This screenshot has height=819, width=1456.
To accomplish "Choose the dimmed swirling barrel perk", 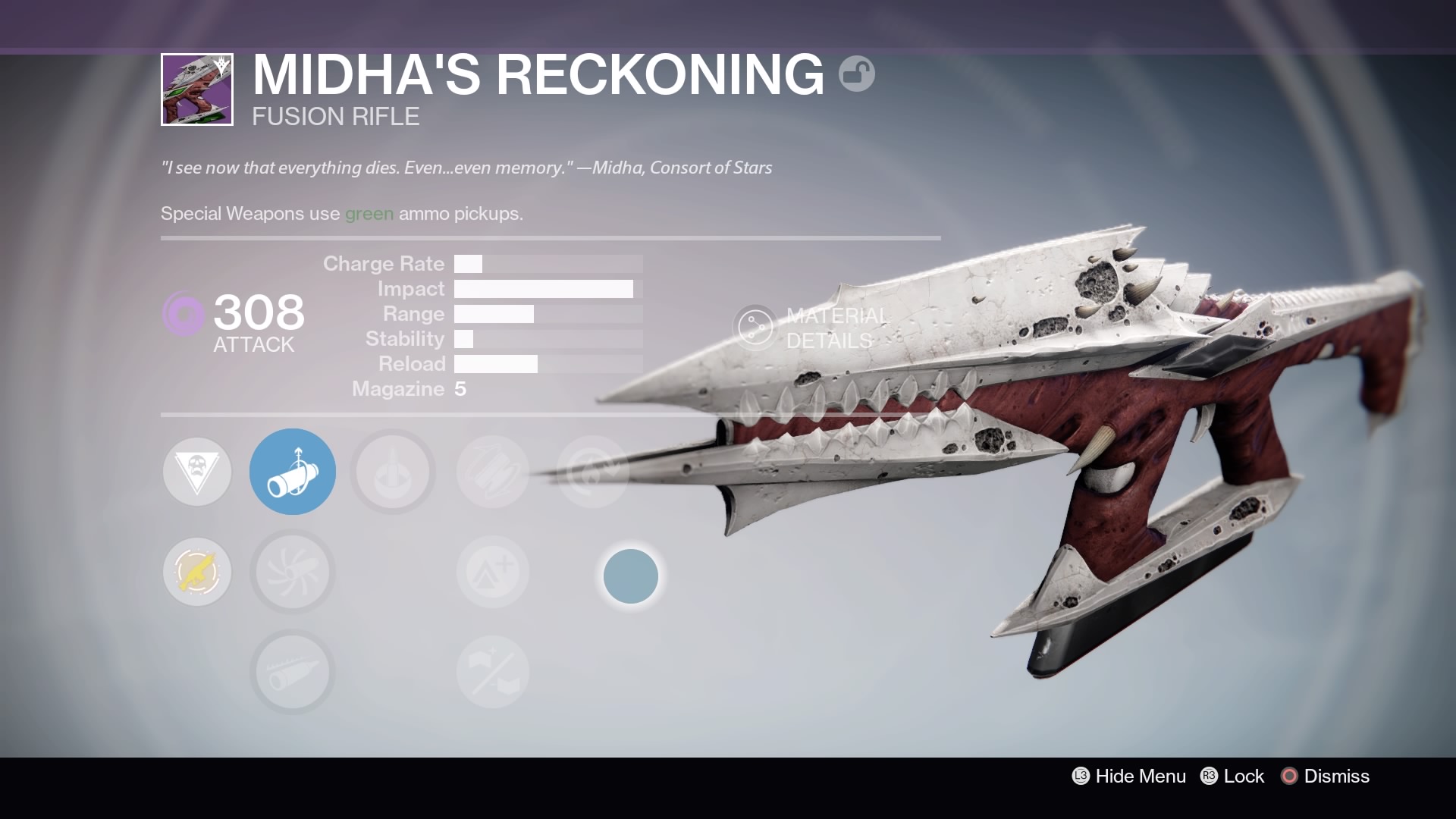I will click(293, 572).
